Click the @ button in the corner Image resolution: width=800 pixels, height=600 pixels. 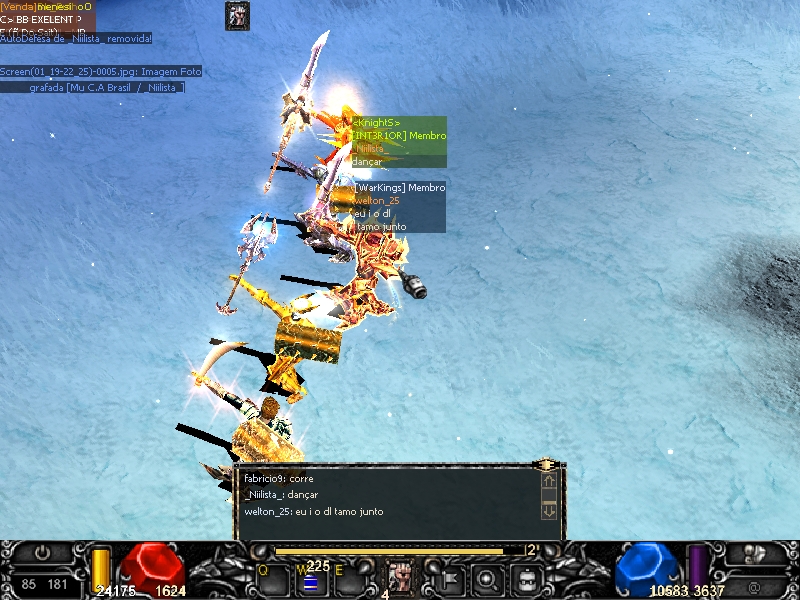[x=753, y=583]
